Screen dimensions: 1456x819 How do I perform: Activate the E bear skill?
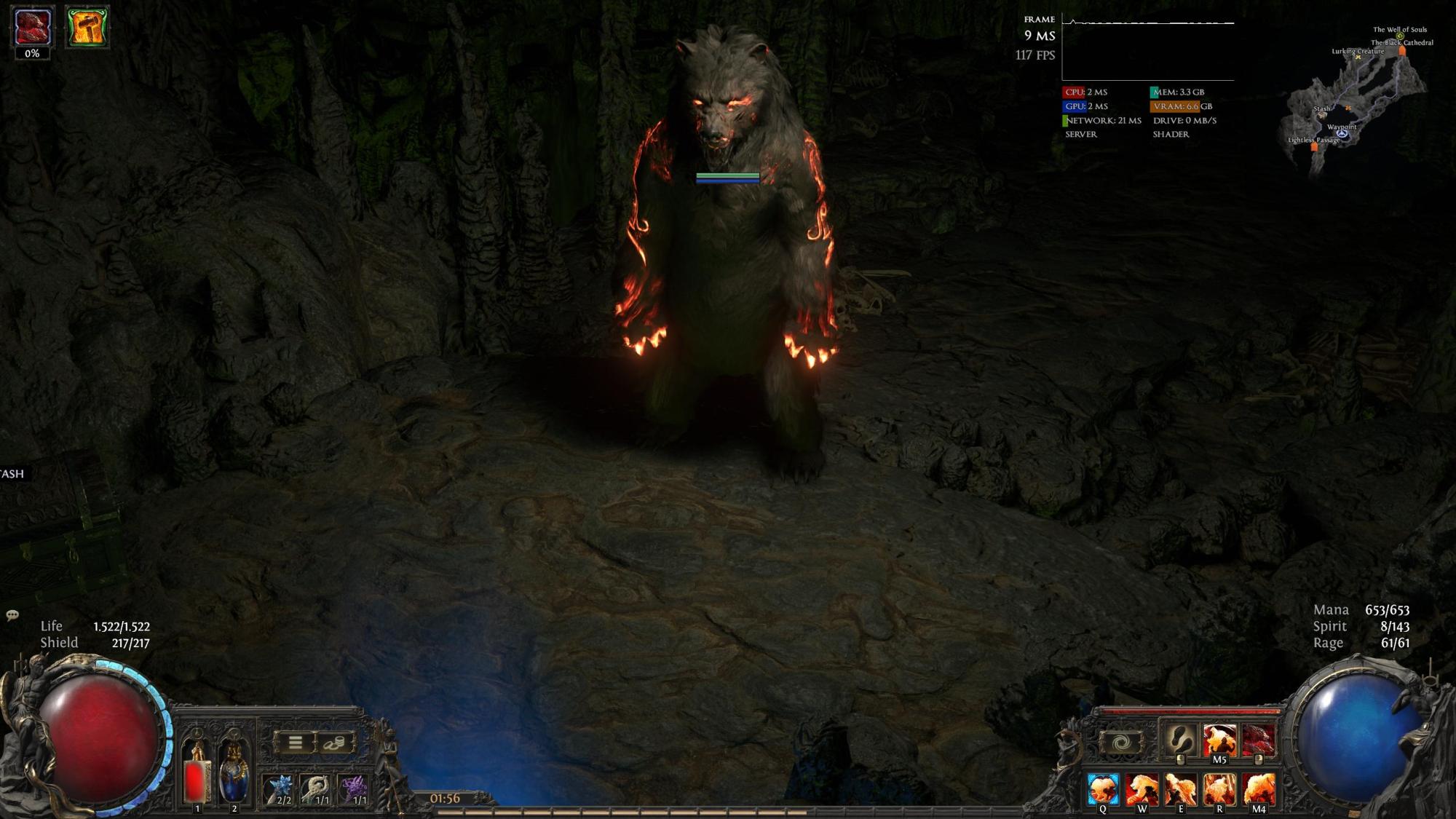(1180, 789)
